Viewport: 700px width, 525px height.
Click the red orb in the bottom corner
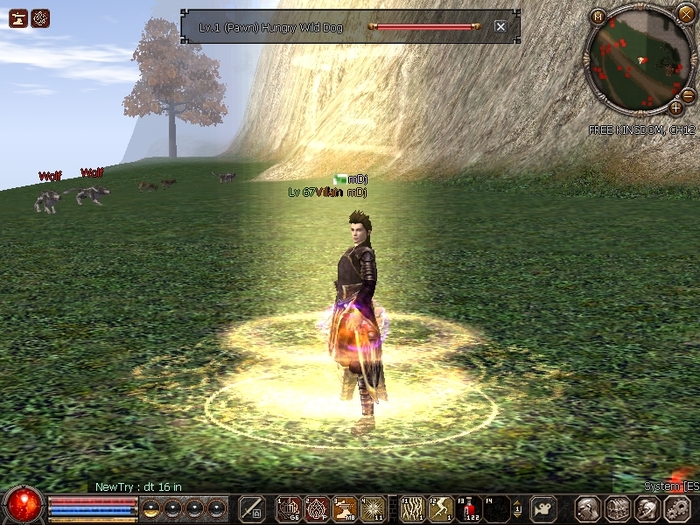click(22, 504)
